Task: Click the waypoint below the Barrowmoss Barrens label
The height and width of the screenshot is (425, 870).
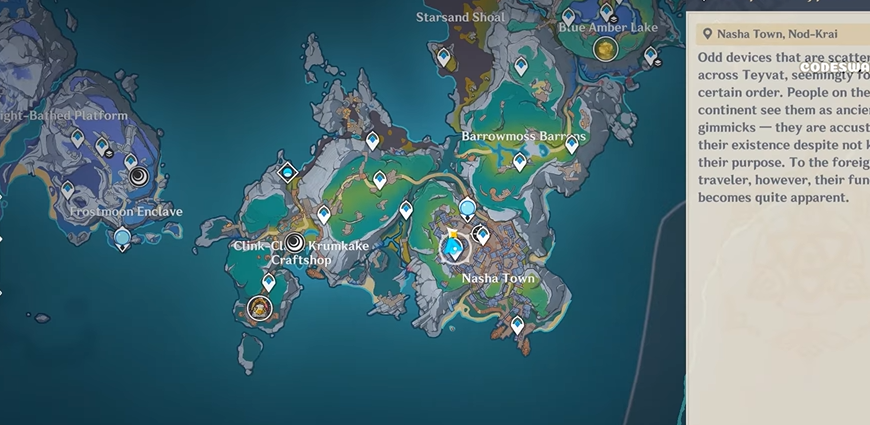Action: coord(520,161)
